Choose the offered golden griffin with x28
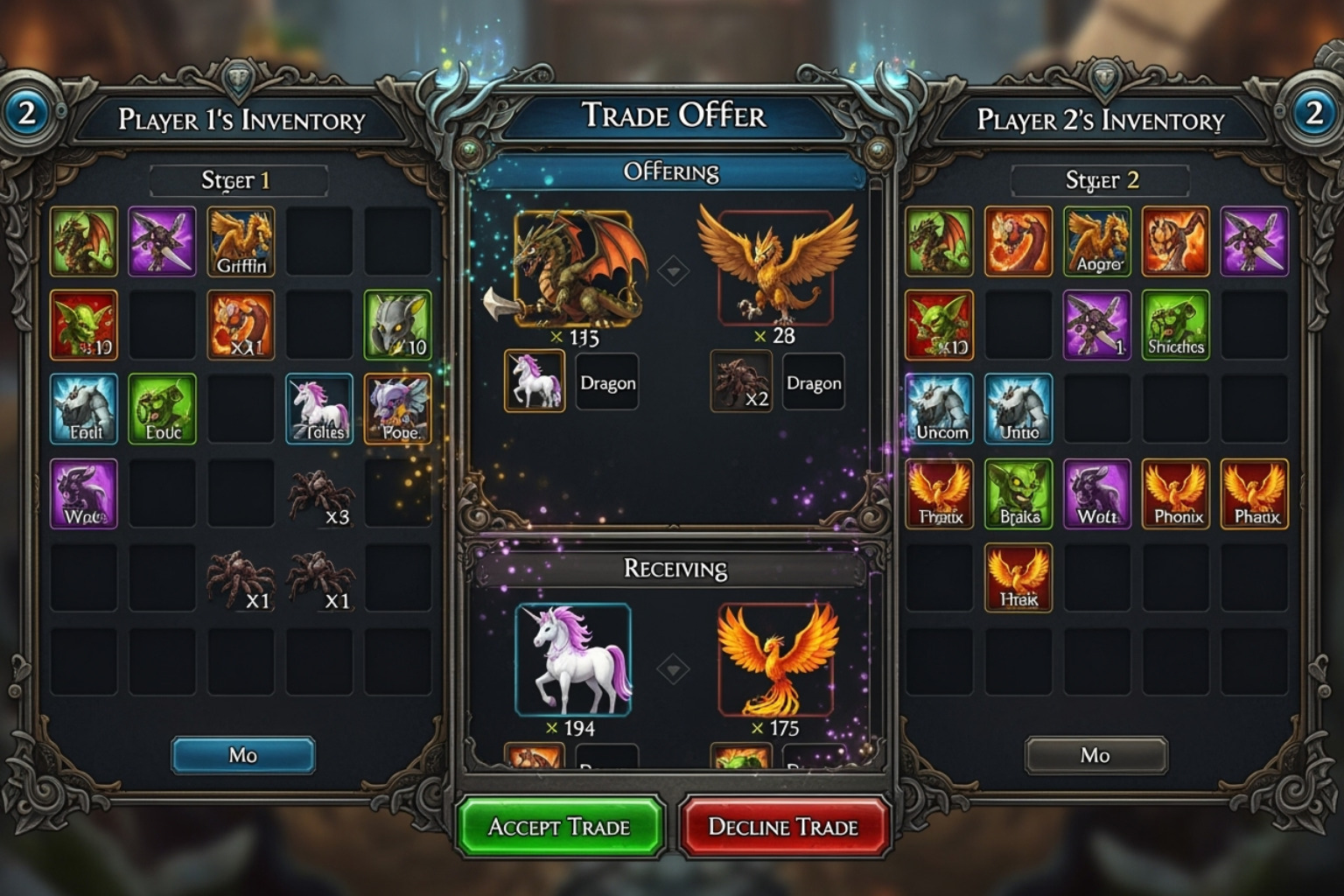Image resolution: width=1344 pixels, height=896 pixels. click(775, 266)
